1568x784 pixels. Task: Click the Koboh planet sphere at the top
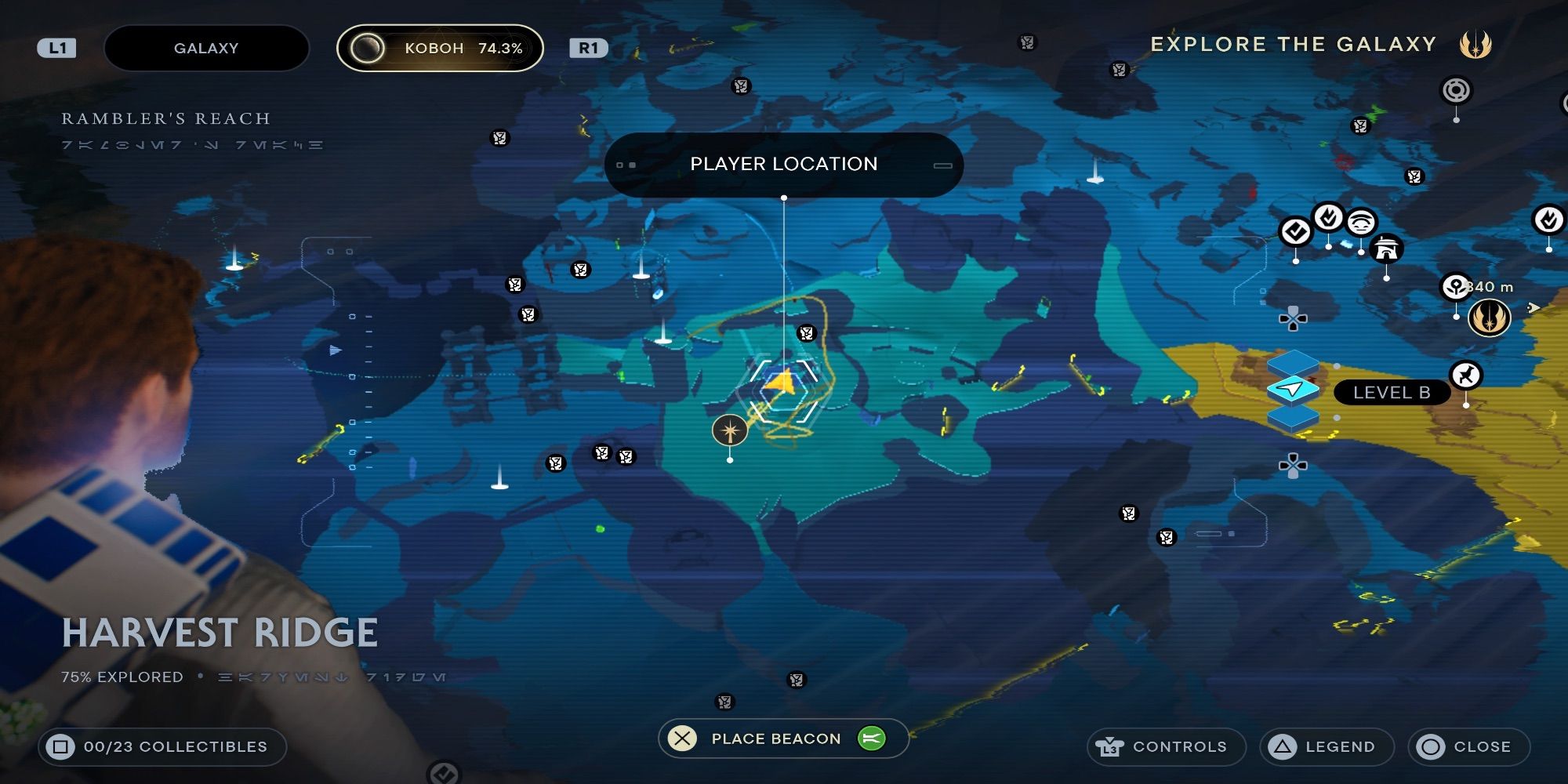point(366,47)
